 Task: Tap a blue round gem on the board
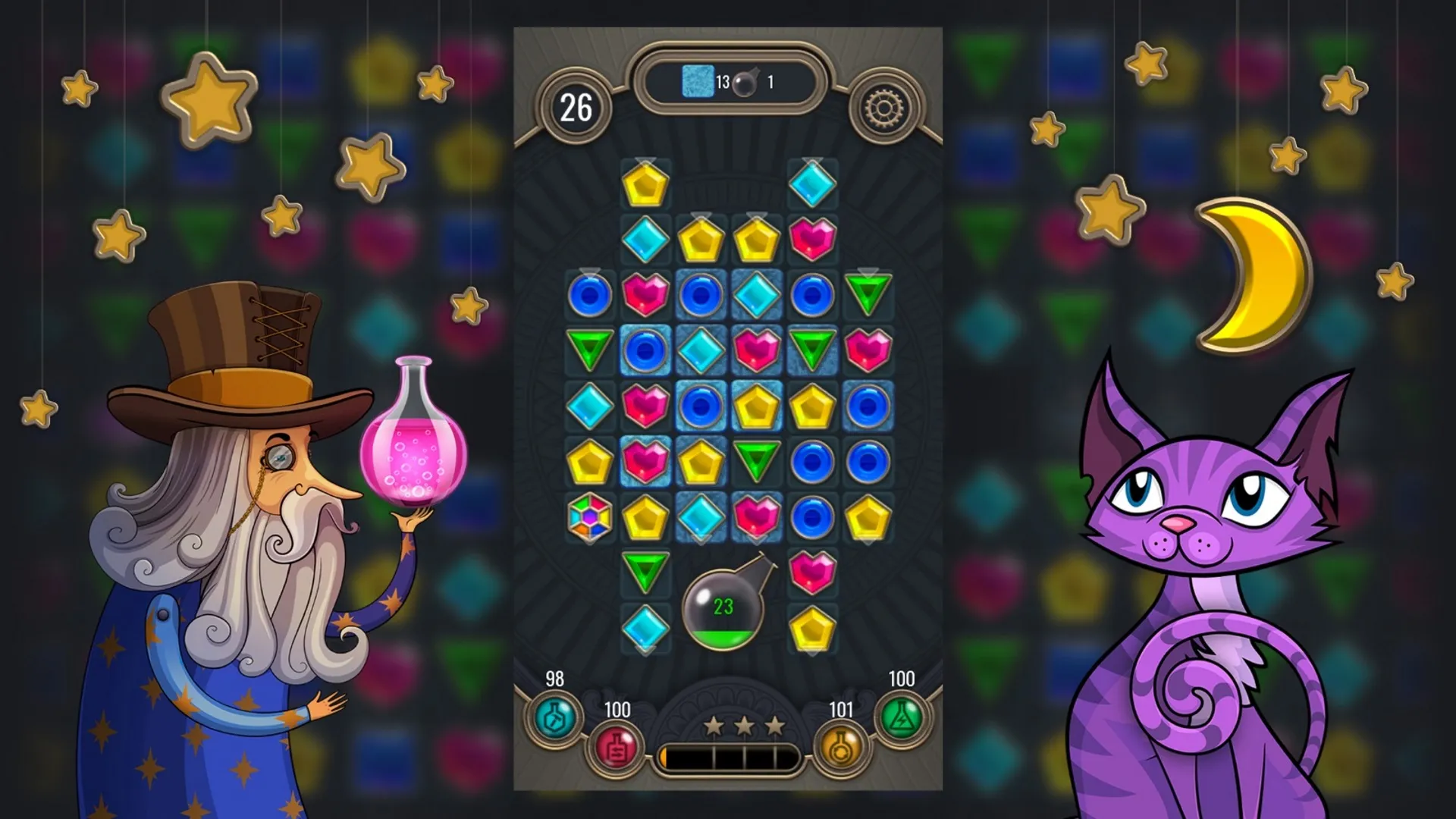click(590, 296)
